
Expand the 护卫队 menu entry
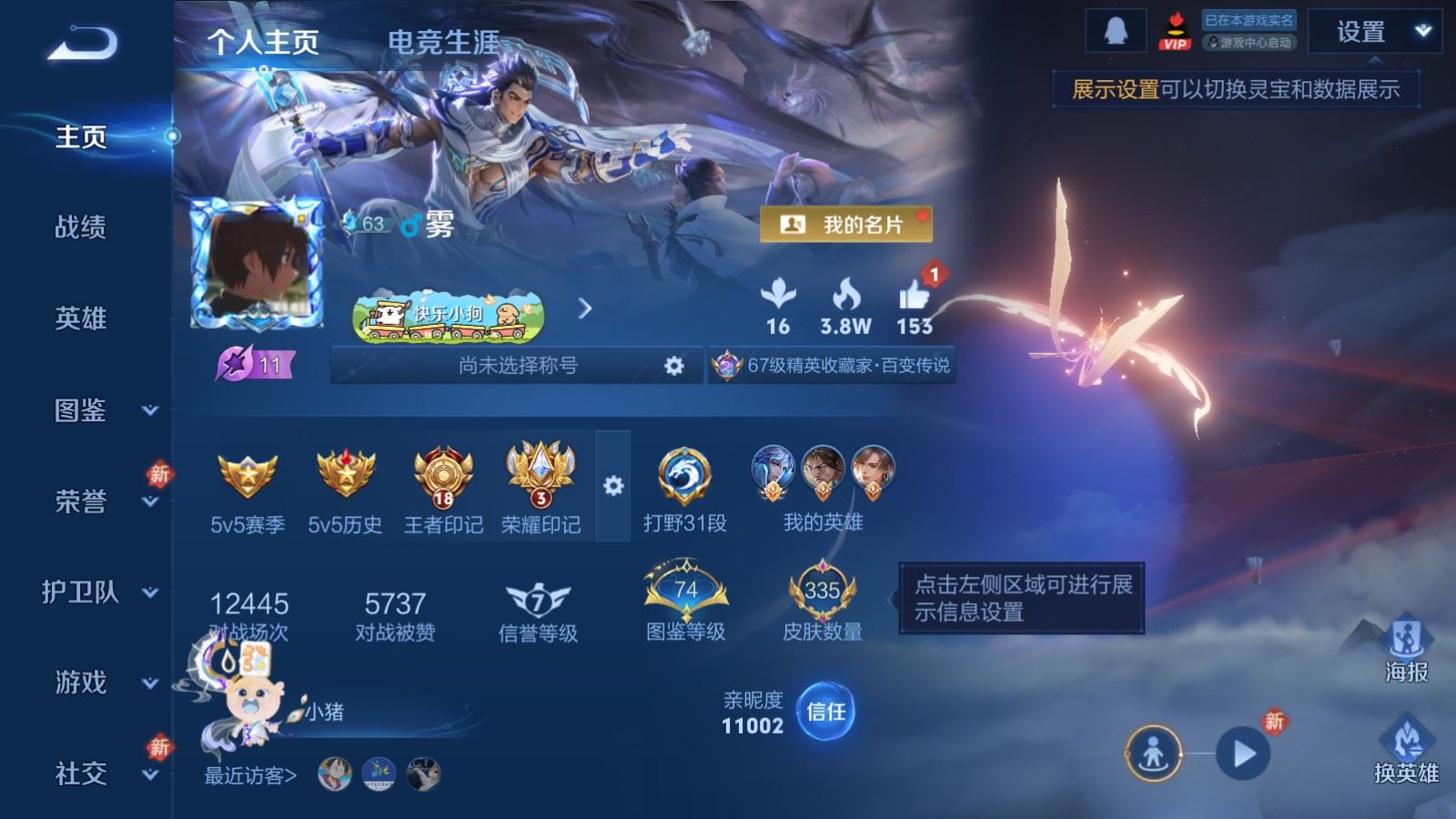pos(100,592)
